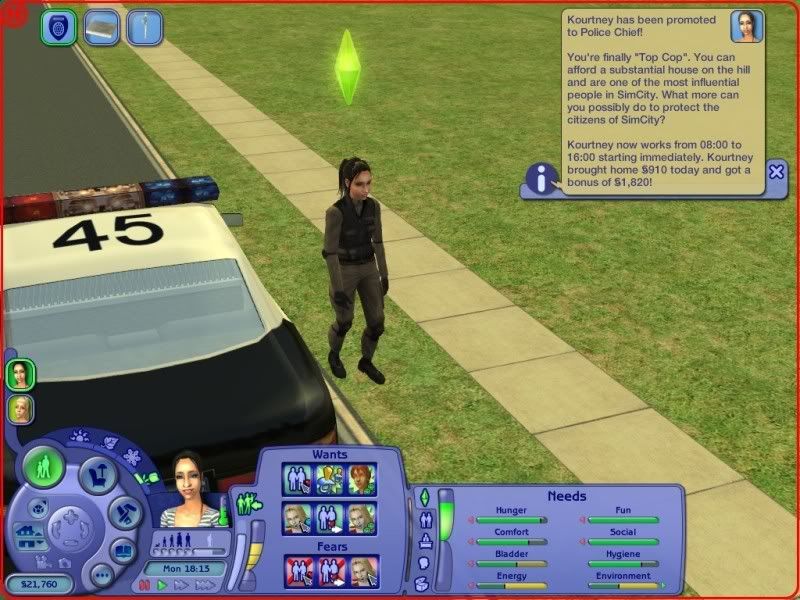Switch to the blonde Sim portrait
Viewport: 800px width, 600px height.
(20, 409)
